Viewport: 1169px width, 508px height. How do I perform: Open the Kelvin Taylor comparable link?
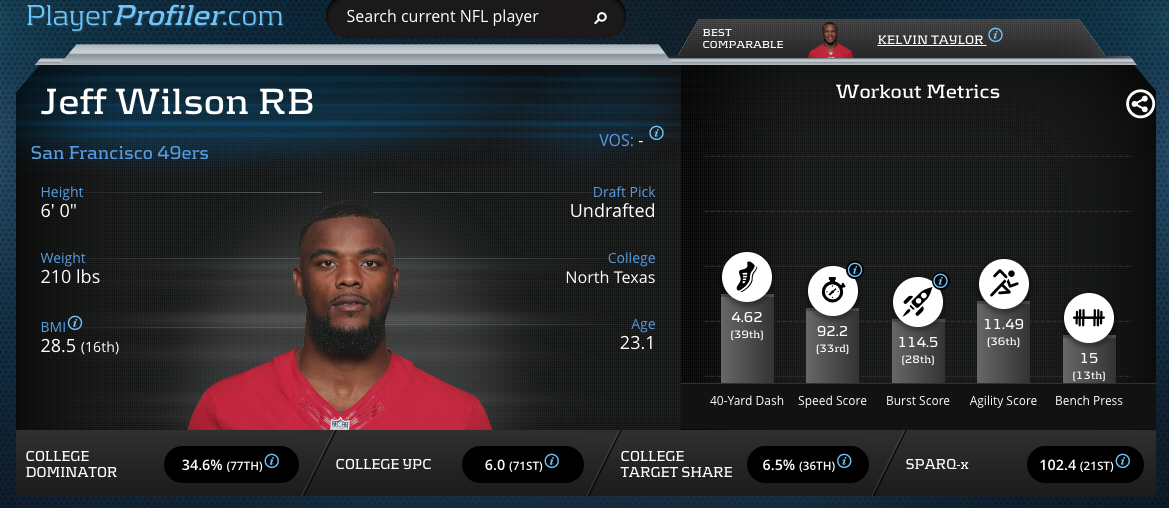[x=931, y=39]
